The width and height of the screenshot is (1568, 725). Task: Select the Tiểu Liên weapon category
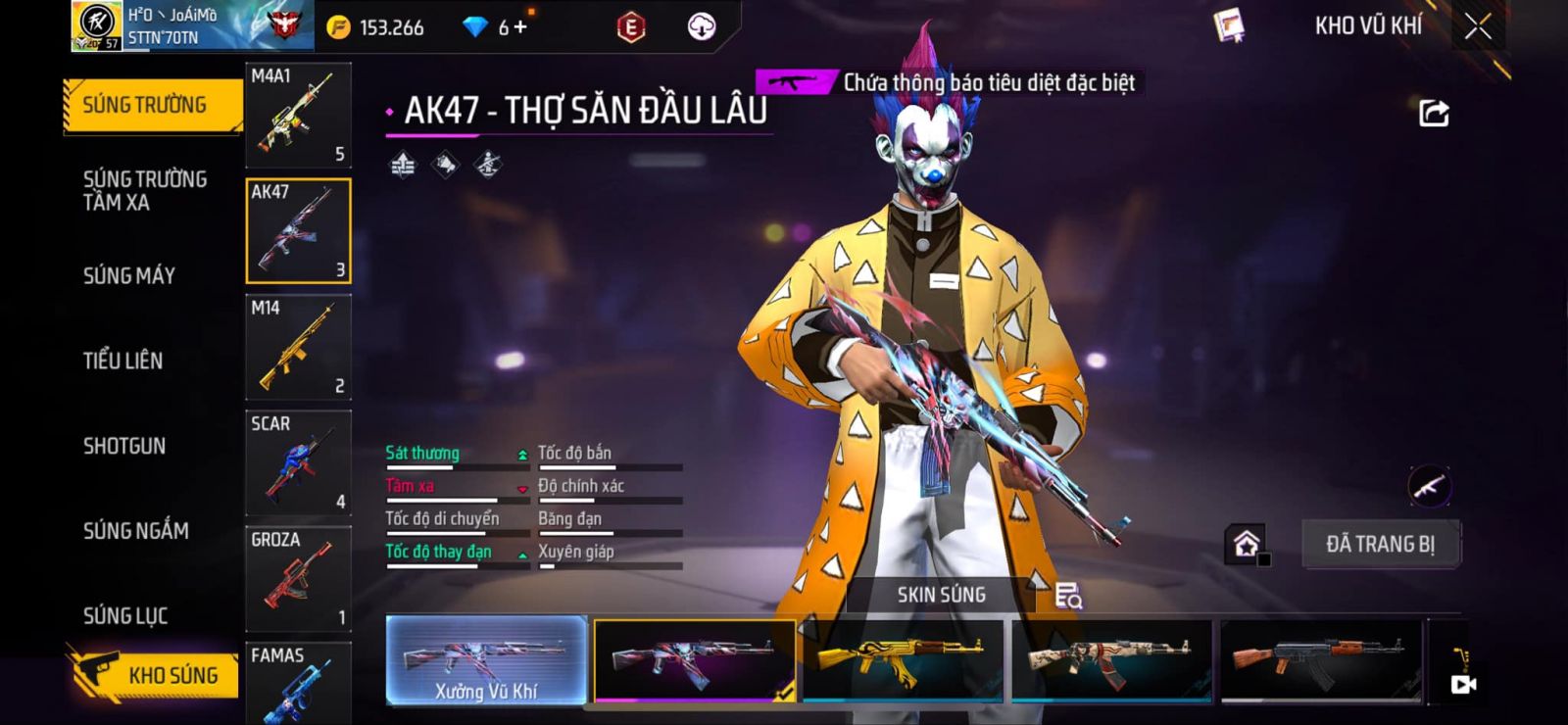pyautogui.click(x=123, y=361)
